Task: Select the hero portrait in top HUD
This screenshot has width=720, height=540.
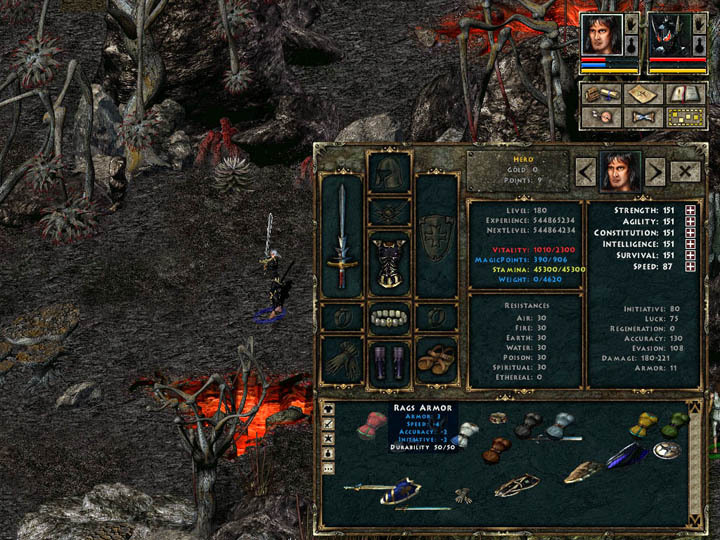Action: tap(601, 35)
